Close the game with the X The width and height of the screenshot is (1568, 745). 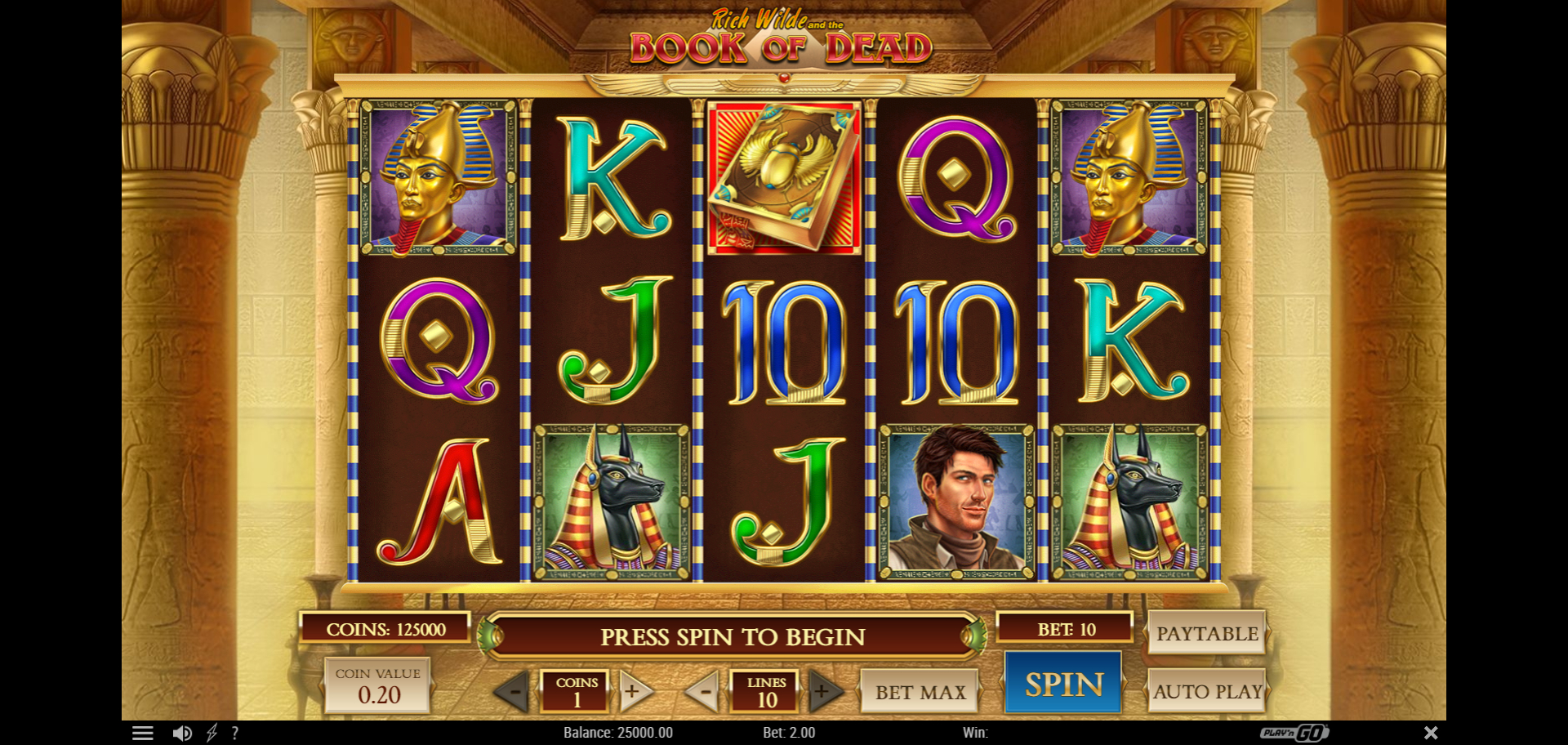1431,733
